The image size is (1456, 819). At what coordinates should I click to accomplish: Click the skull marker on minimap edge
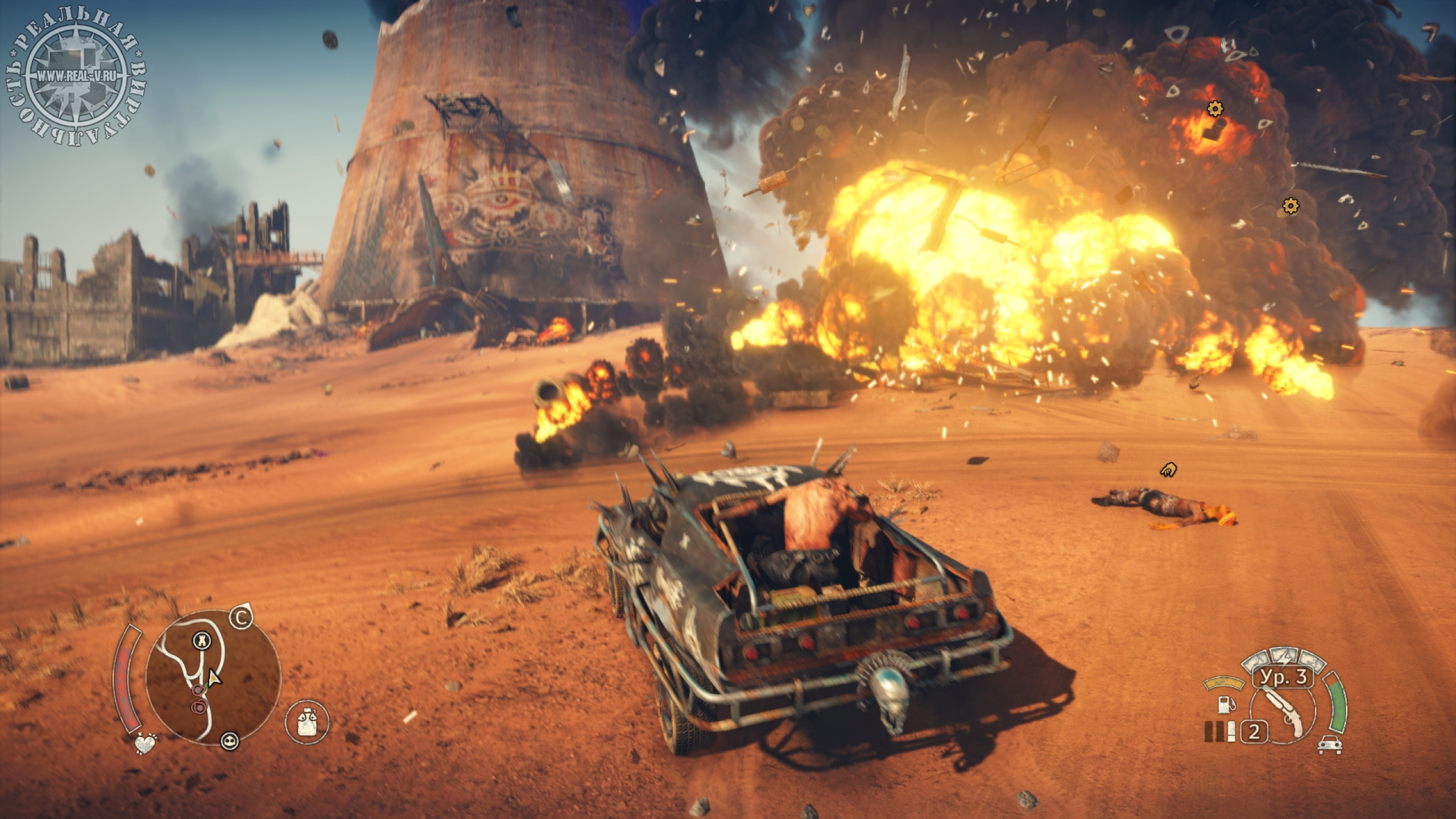[231, 741]
